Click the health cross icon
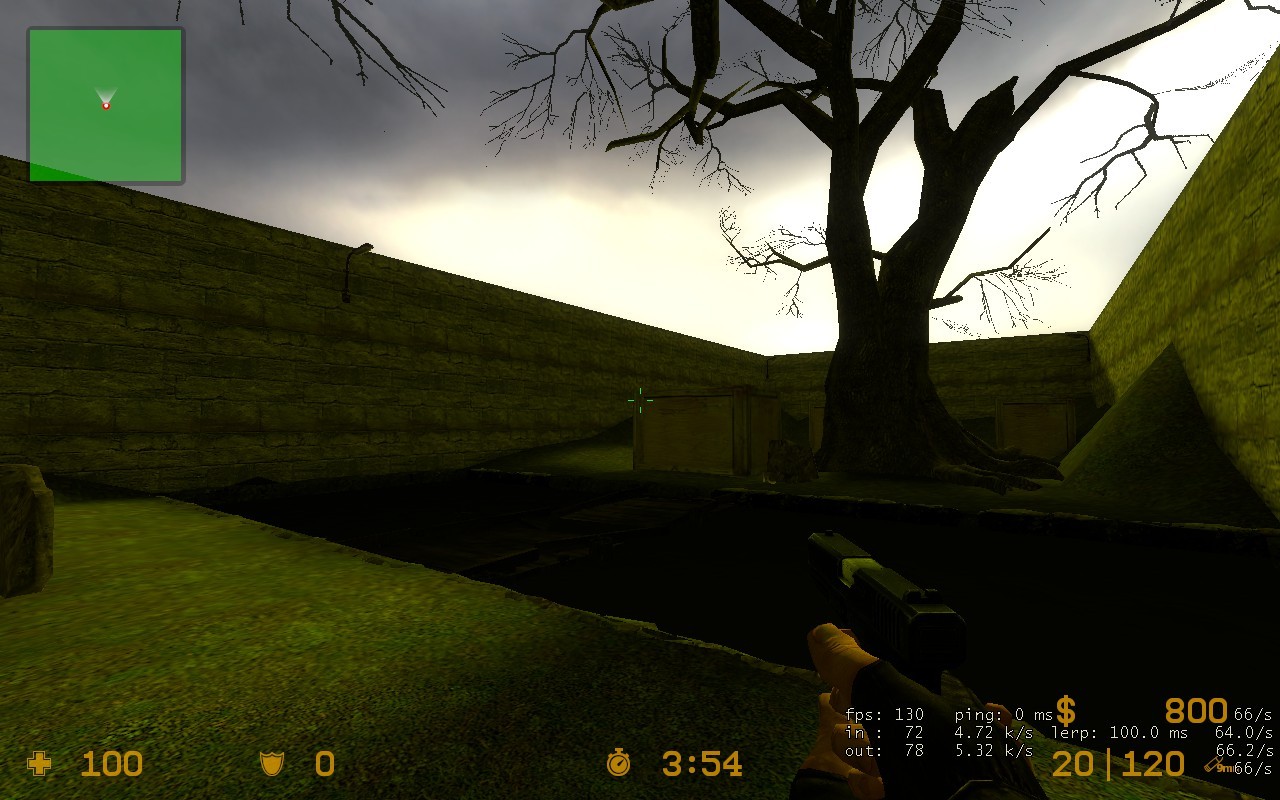1280x800 pixels. click(38, 765)
